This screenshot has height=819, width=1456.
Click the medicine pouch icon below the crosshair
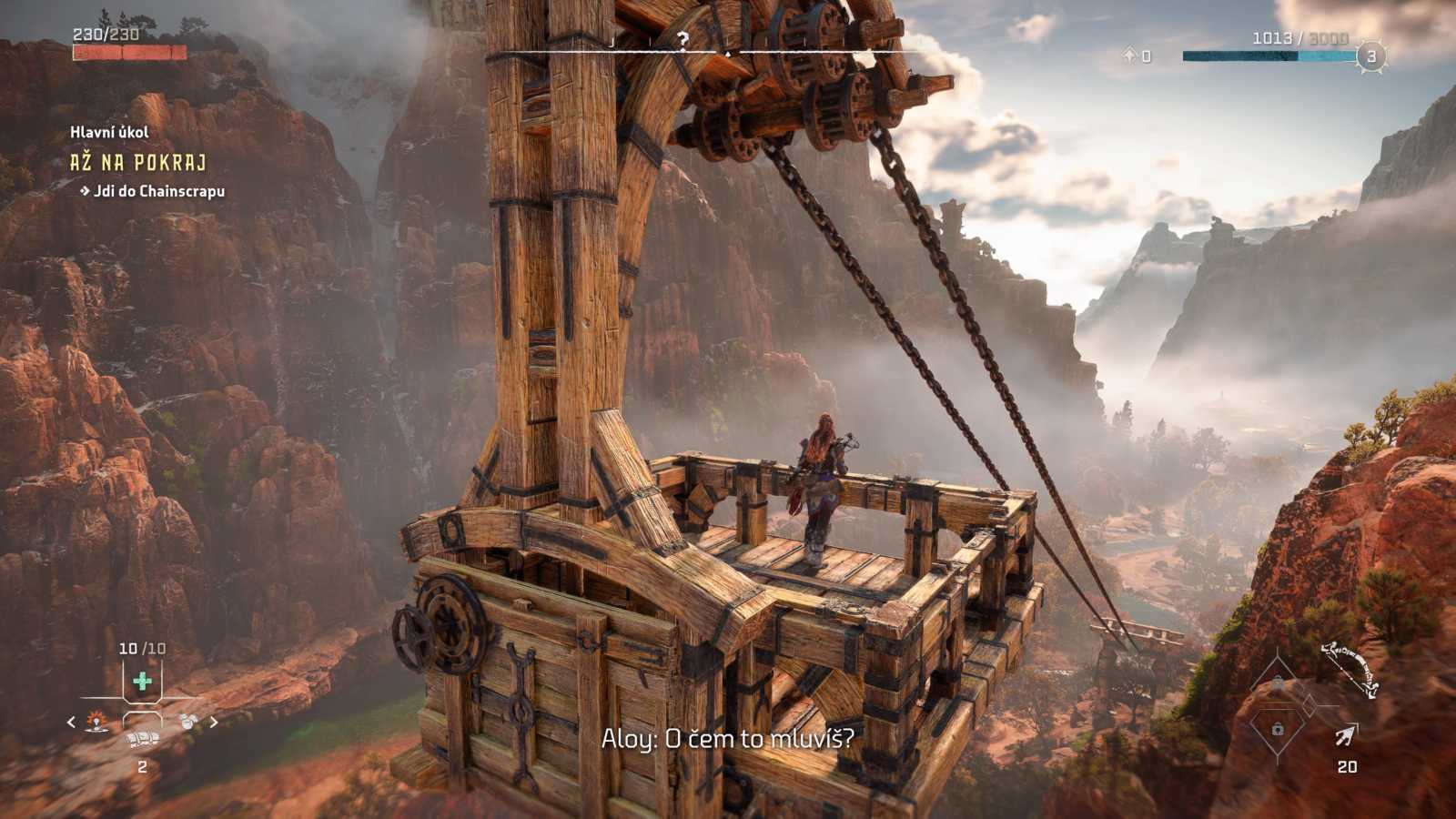(x=140, y=739)
